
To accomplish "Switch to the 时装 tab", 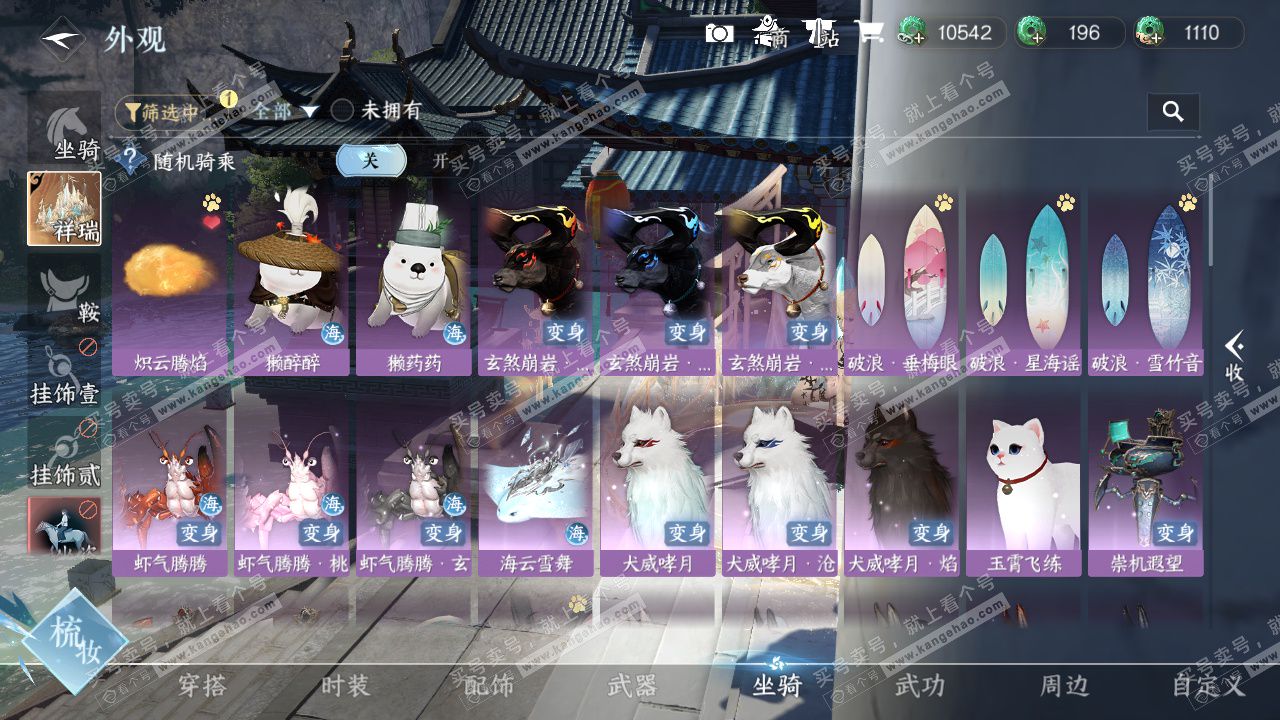I will click(345, 685).
